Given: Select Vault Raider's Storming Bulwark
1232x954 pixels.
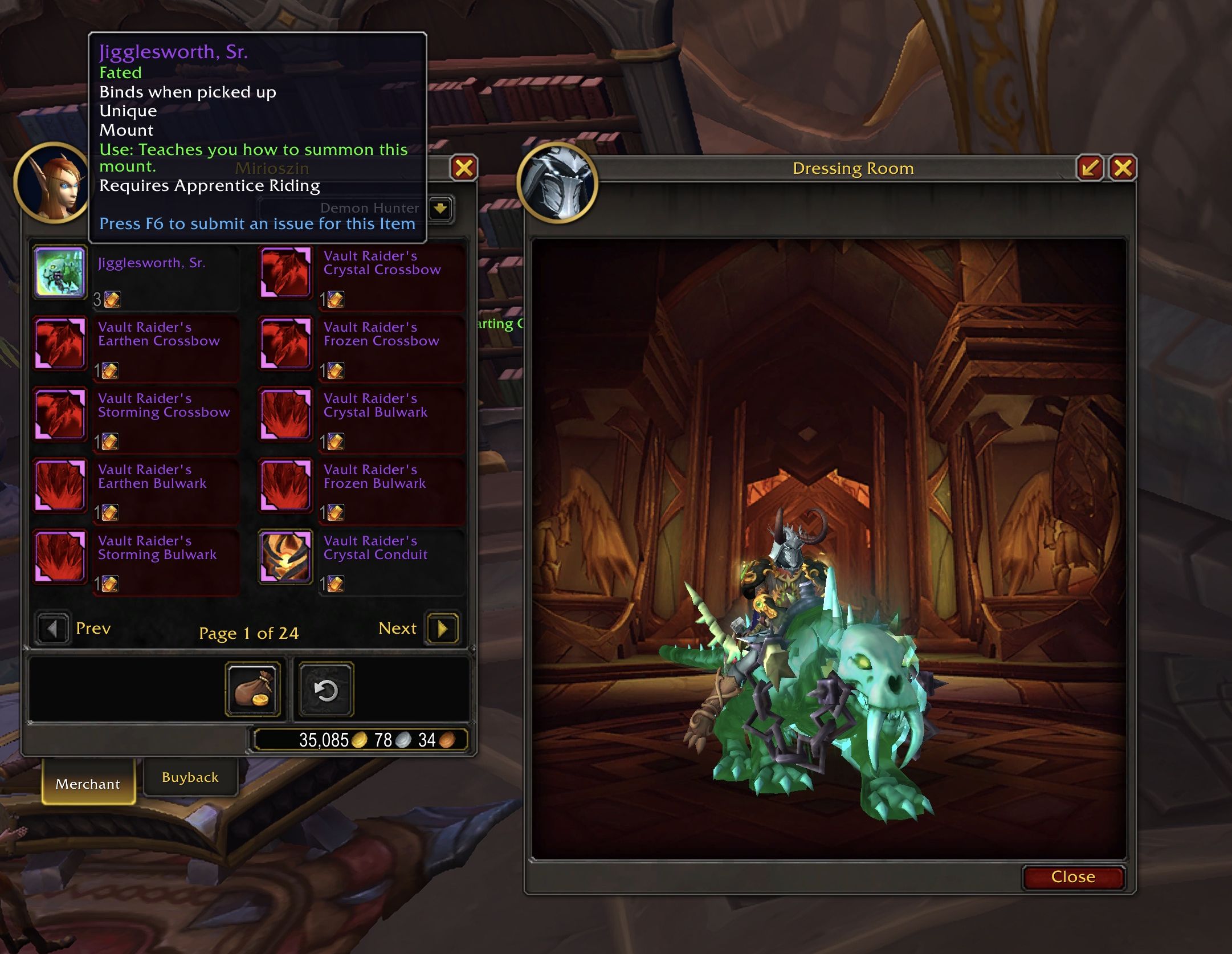Looking at the screenshot, I should tap(59, 557).
